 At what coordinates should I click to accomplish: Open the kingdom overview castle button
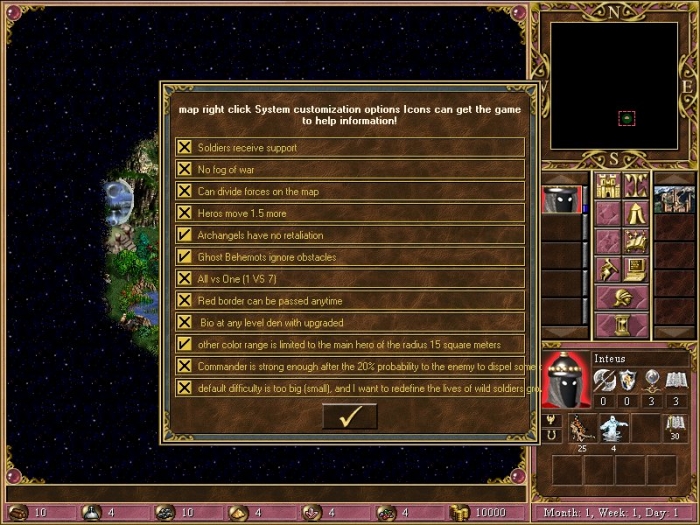(607, 186)
